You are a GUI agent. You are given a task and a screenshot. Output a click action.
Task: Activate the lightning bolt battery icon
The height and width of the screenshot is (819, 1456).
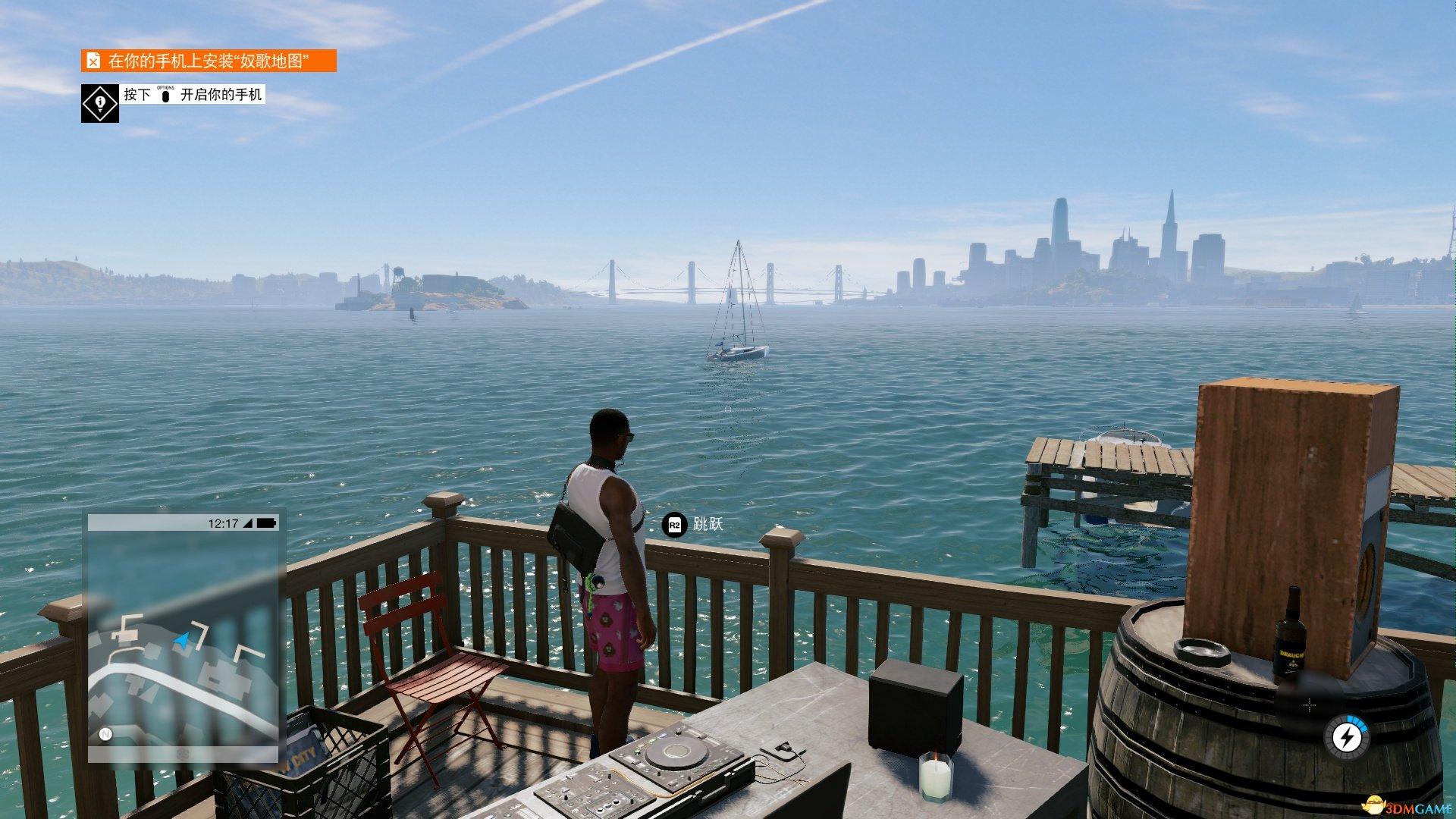pos(1346,736)
